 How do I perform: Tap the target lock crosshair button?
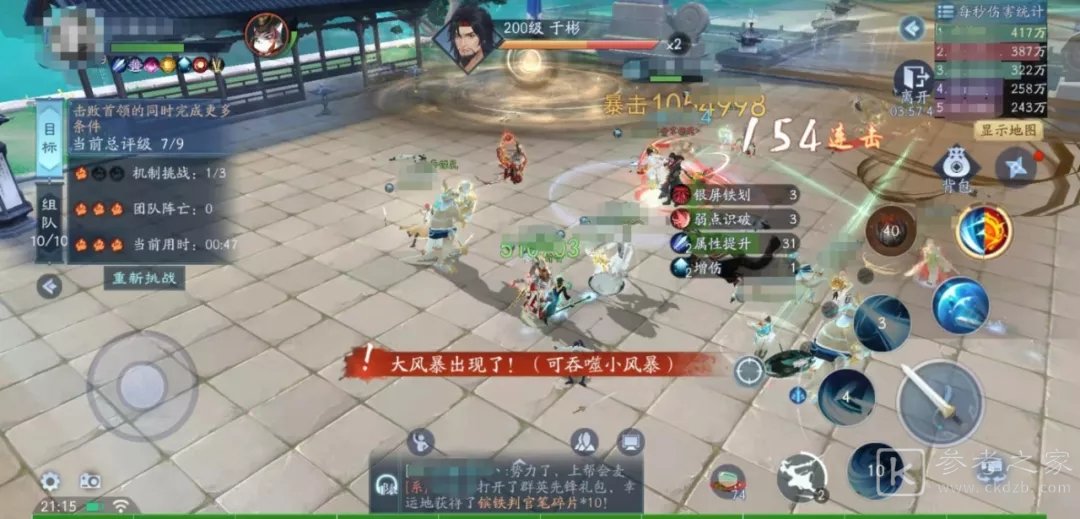pyautogui.click(x=749, y=371)
